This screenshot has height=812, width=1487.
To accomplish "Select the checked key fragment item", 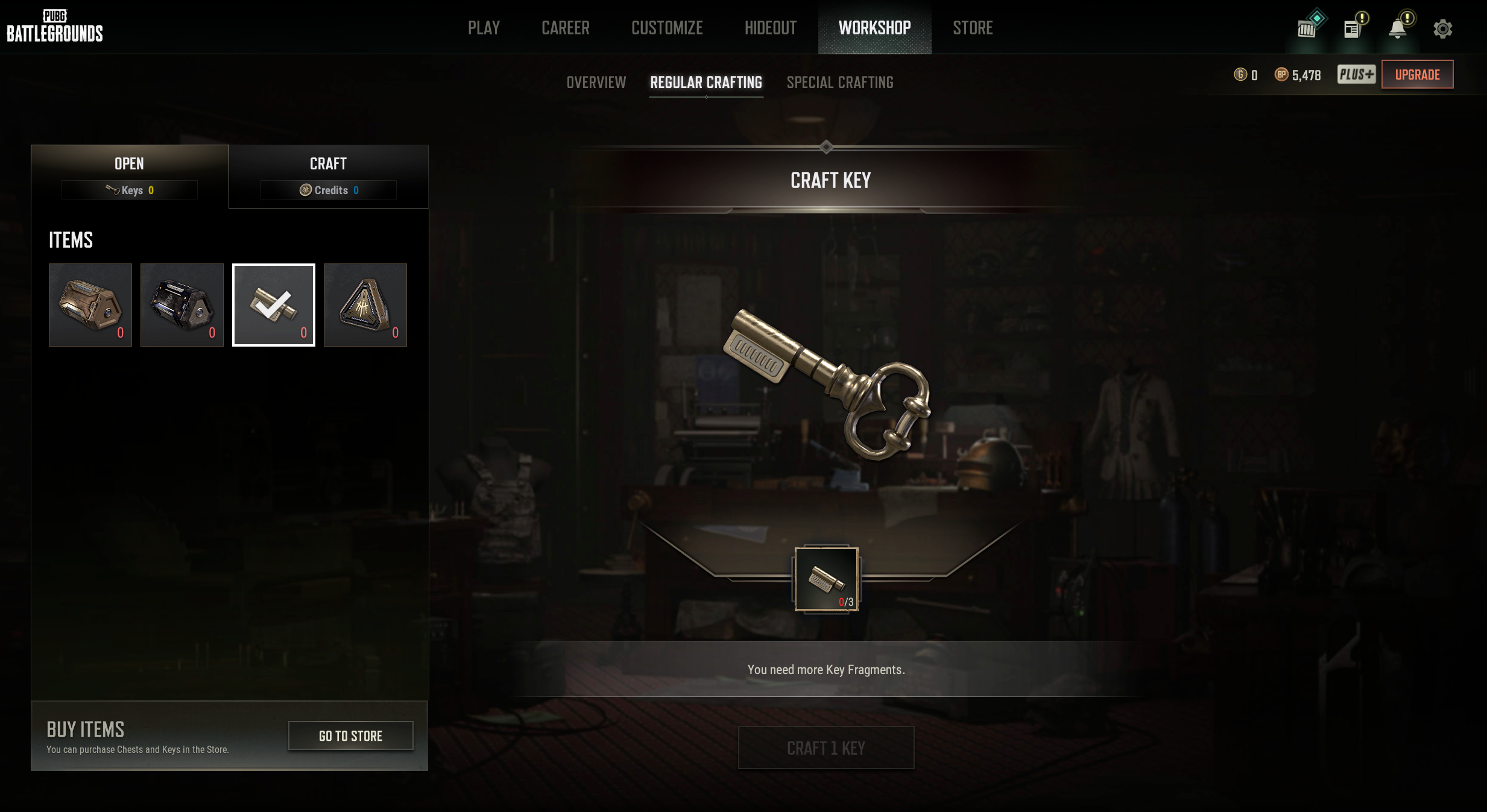I will [x=274, y=305].
